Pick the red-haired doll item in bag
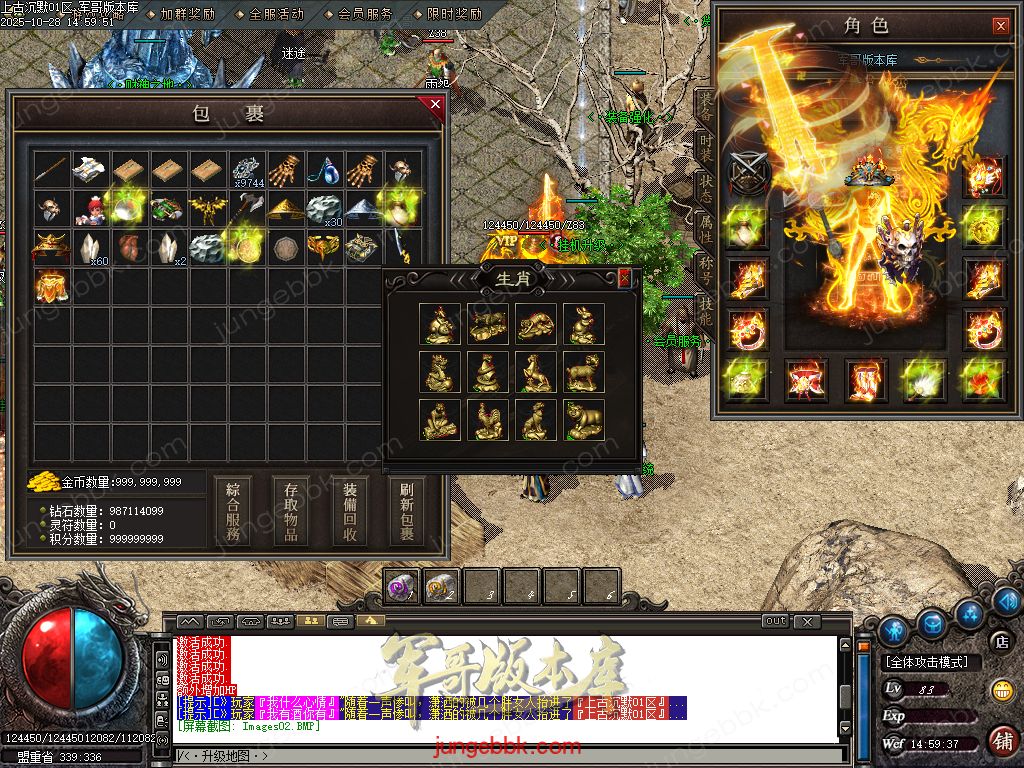1024x768 pixels. pyautogui.click(x=90, y=209)
